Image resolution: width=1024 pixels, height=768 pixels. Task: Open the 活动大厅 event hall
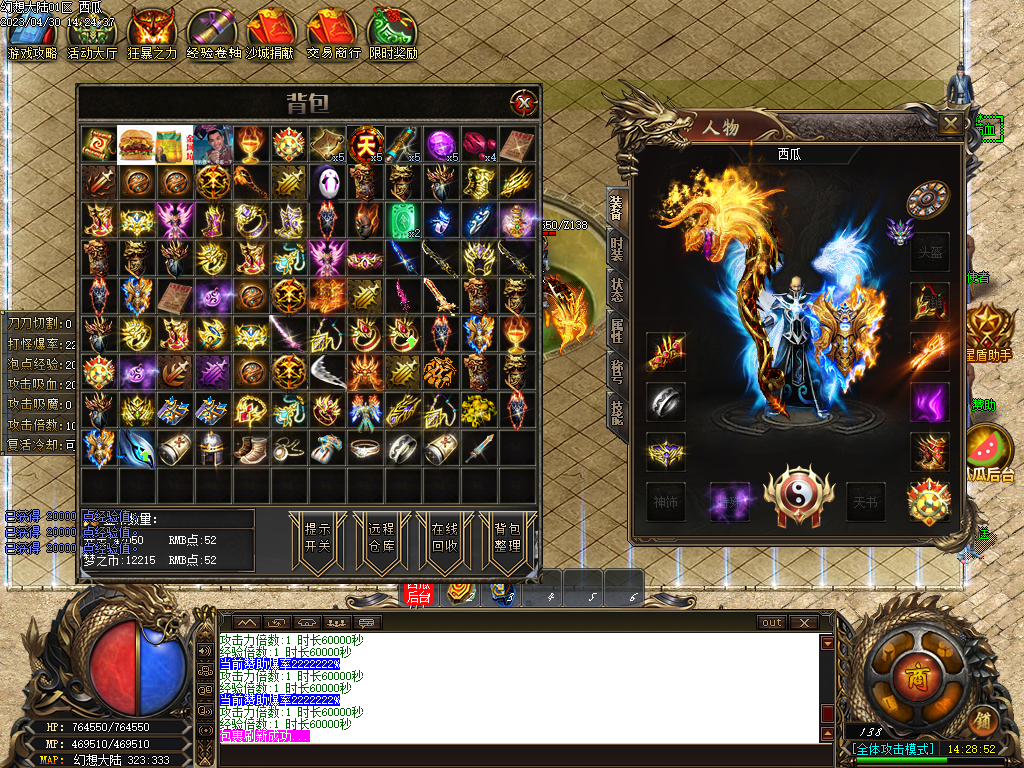92,36
